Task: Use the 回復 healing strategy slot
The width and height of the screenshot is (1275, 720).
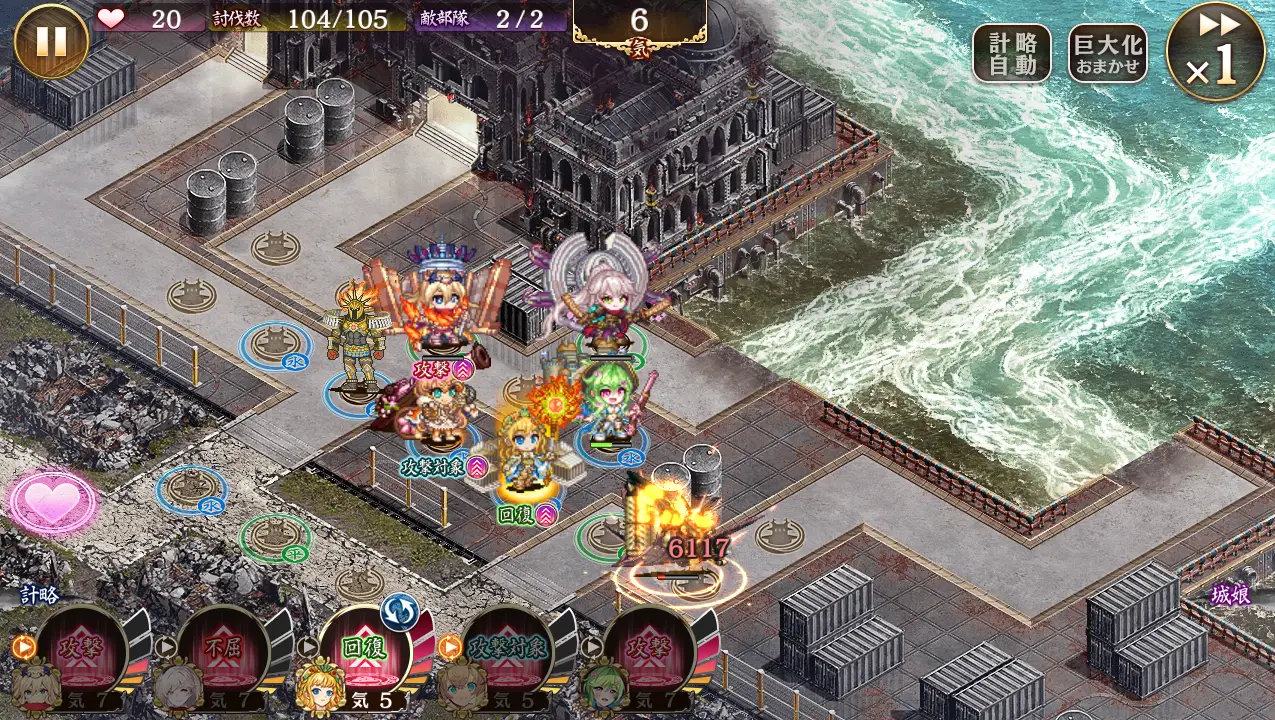Action: tap(364, 648)
